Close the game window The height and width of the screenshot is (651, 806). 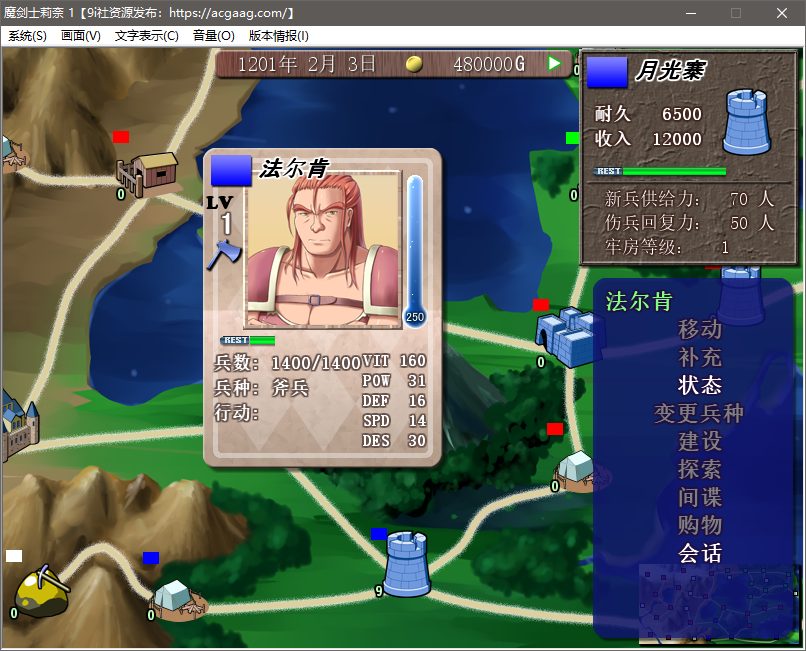pos(782,13)
